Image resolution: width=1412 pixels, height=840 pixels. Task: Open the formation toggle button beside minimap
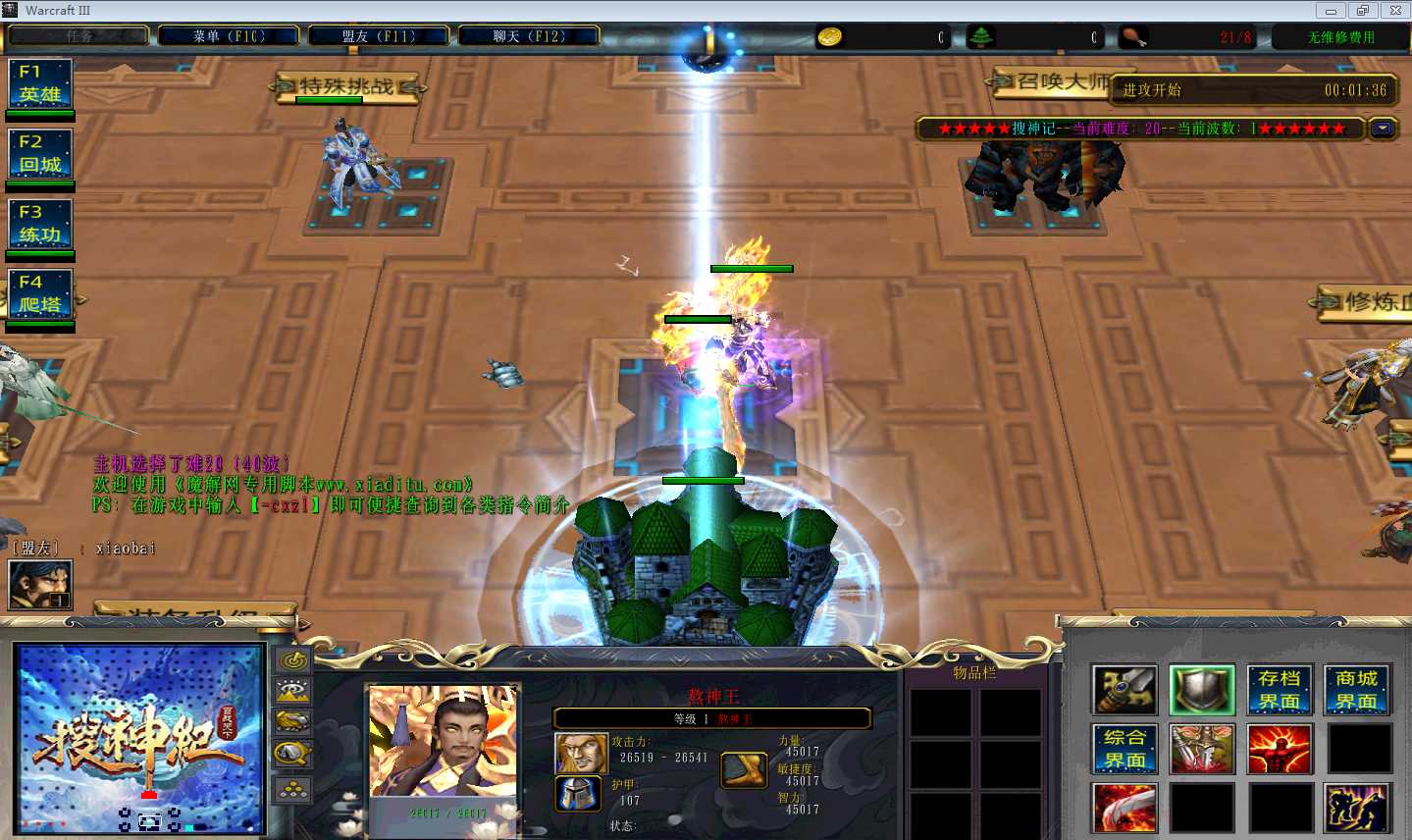(292, 790)
